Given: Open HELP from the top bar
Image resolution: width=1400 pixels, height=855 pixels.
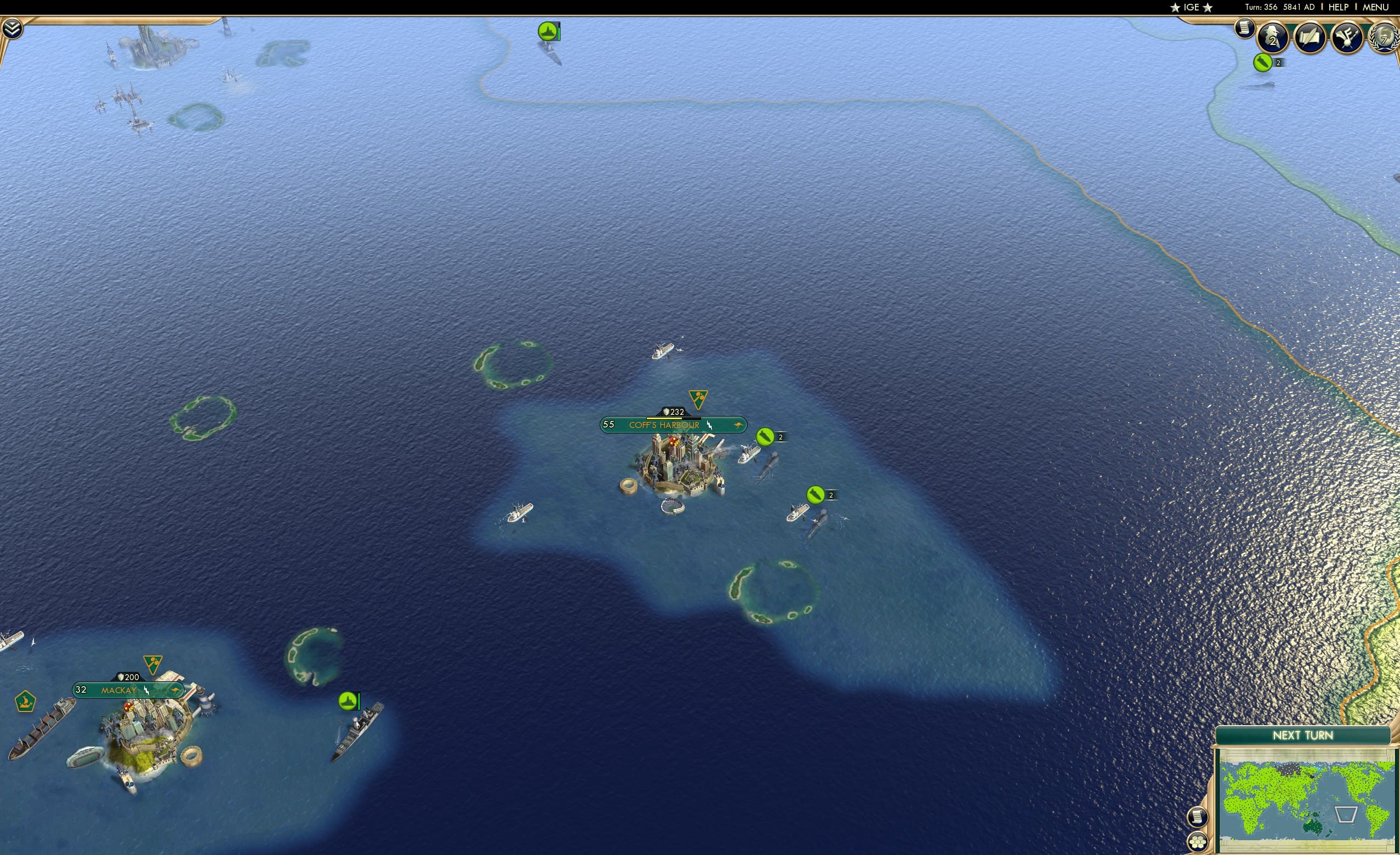Looking at the screenshot, I should click(1339, 7).
